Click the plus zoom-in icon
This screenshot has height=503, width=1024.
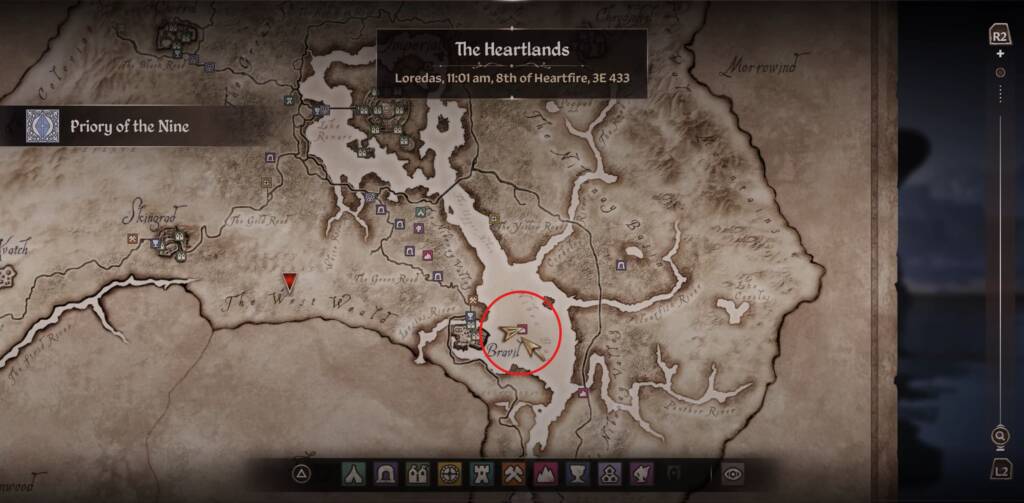pos(999,53)
